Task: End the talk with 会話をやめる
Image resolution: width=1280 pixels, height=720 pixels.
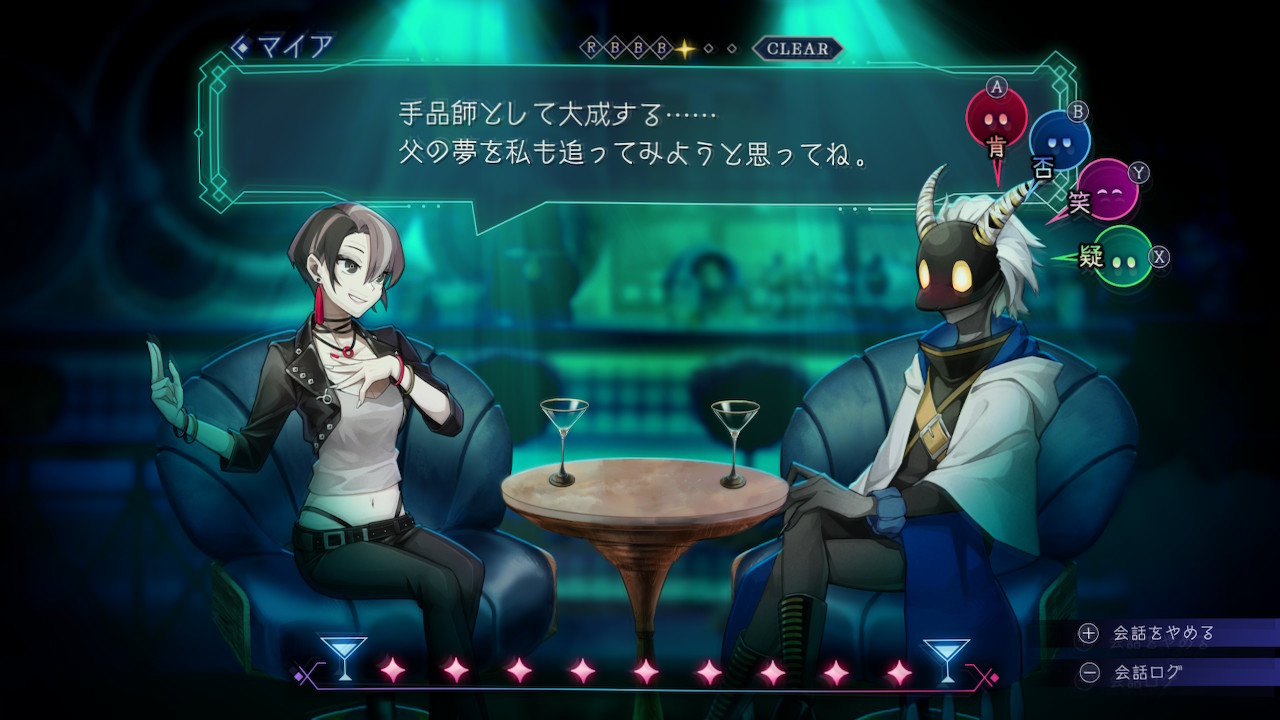Action: [1163, 633]
